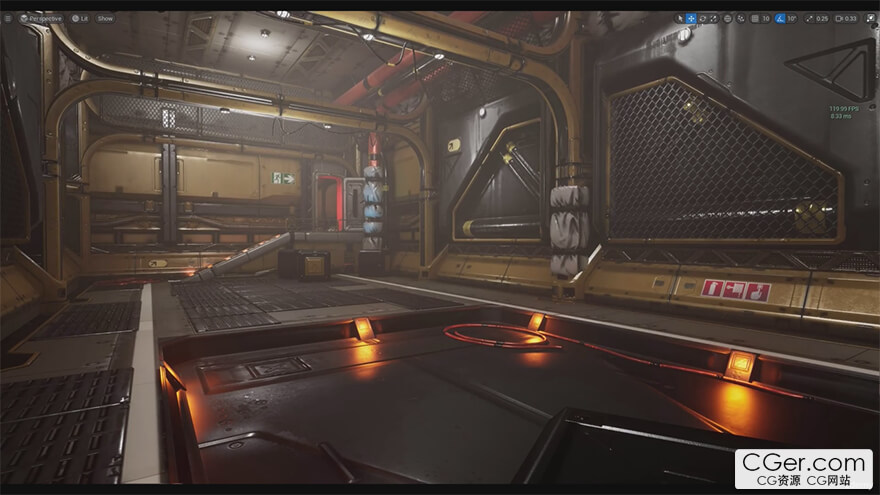880x495 pixels.
Task: Maximize or restore the viewport layout
Action: [870, 18]
